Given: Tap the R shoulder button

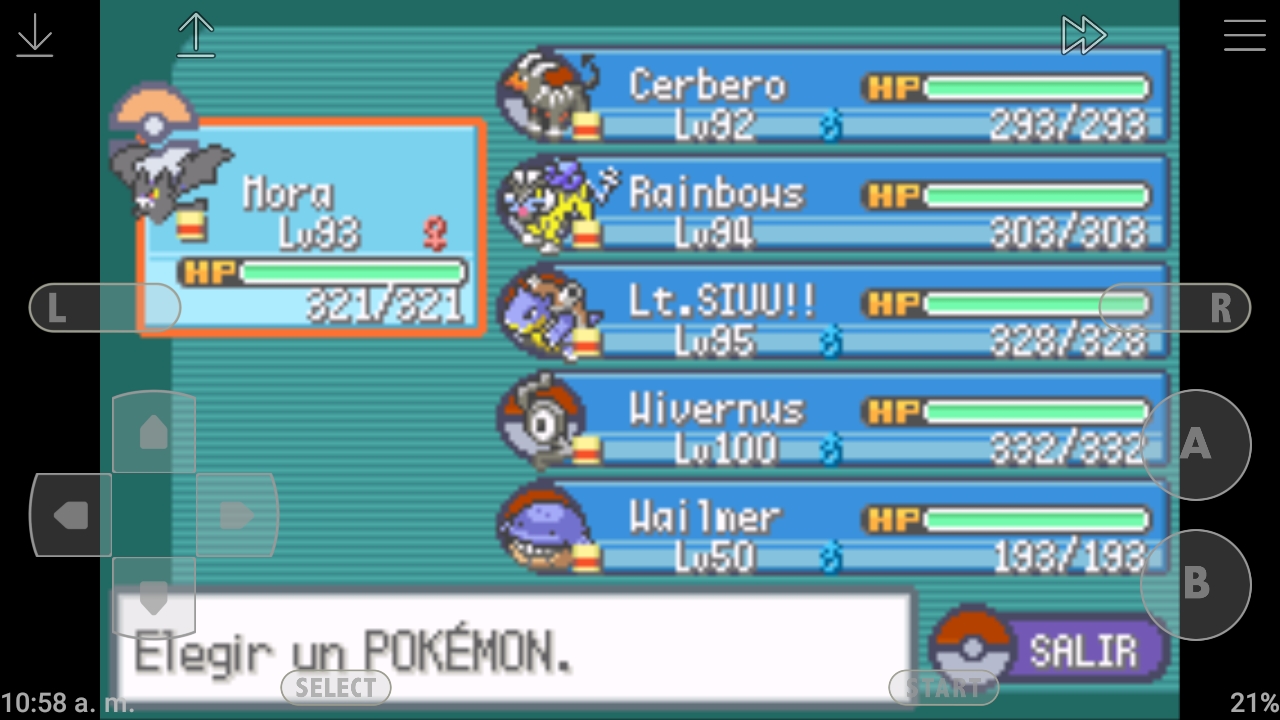Looking at the screenshot, I should [x=1176, y=308].
